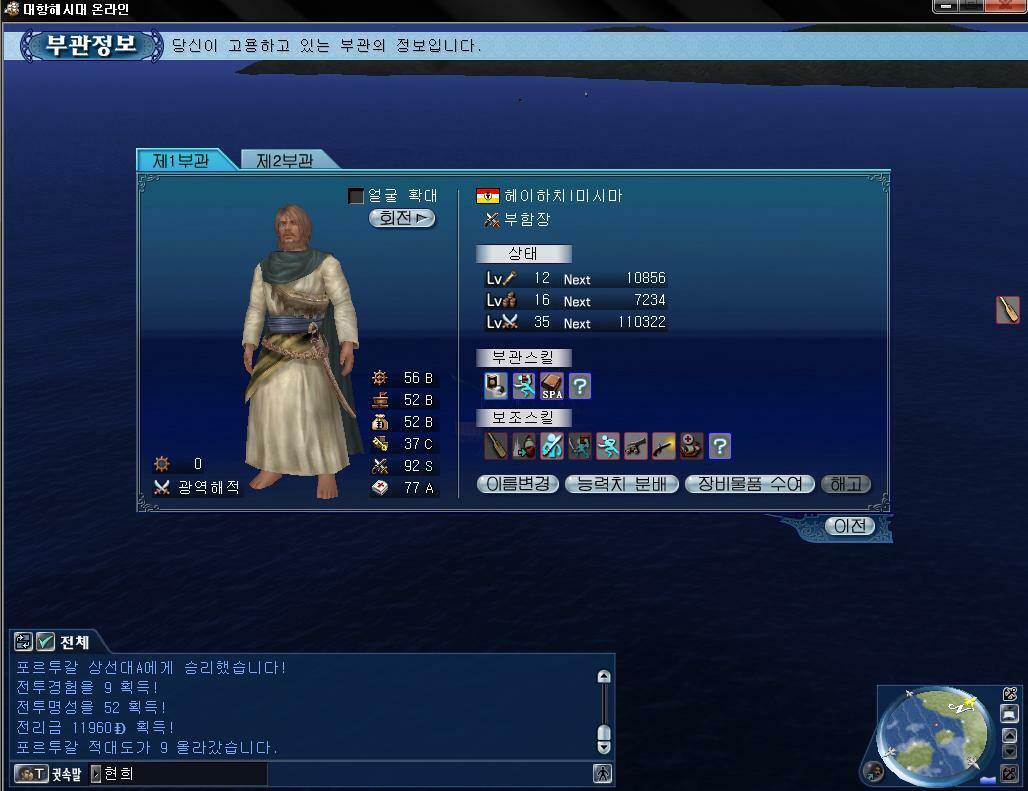Choose 능력치 분배 to distribute stats
The height and width of the screenshot is (791, 1028).
pos(622,484)
